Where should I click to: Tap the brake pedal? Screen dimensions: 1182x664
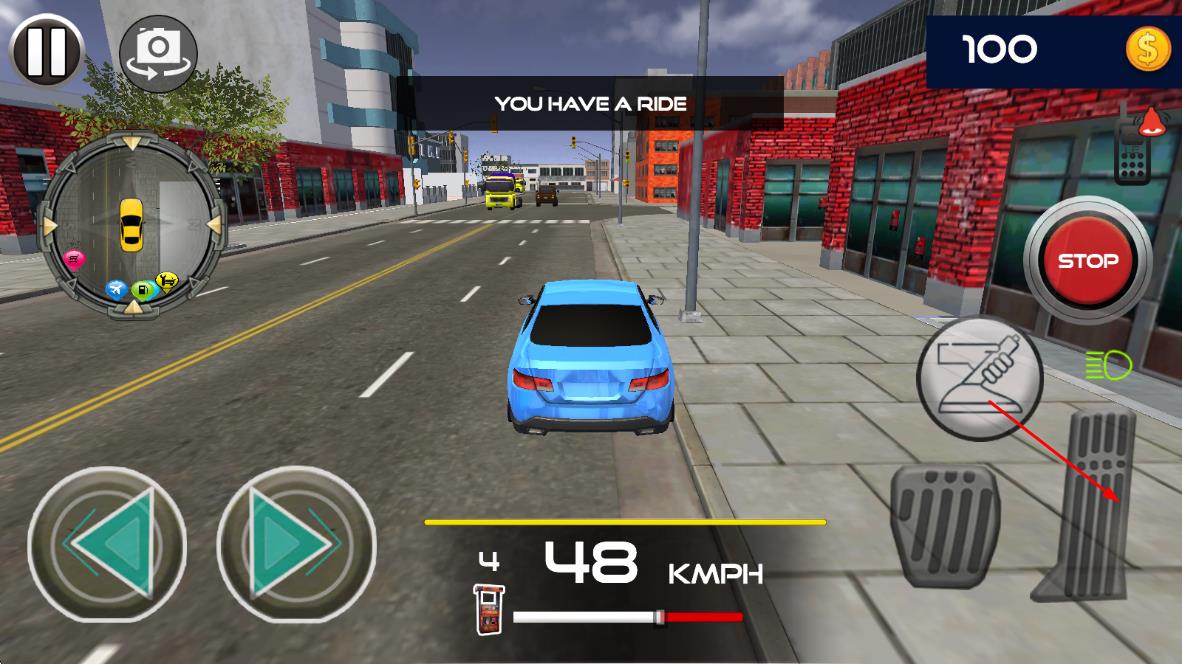(x=944, y=523)
